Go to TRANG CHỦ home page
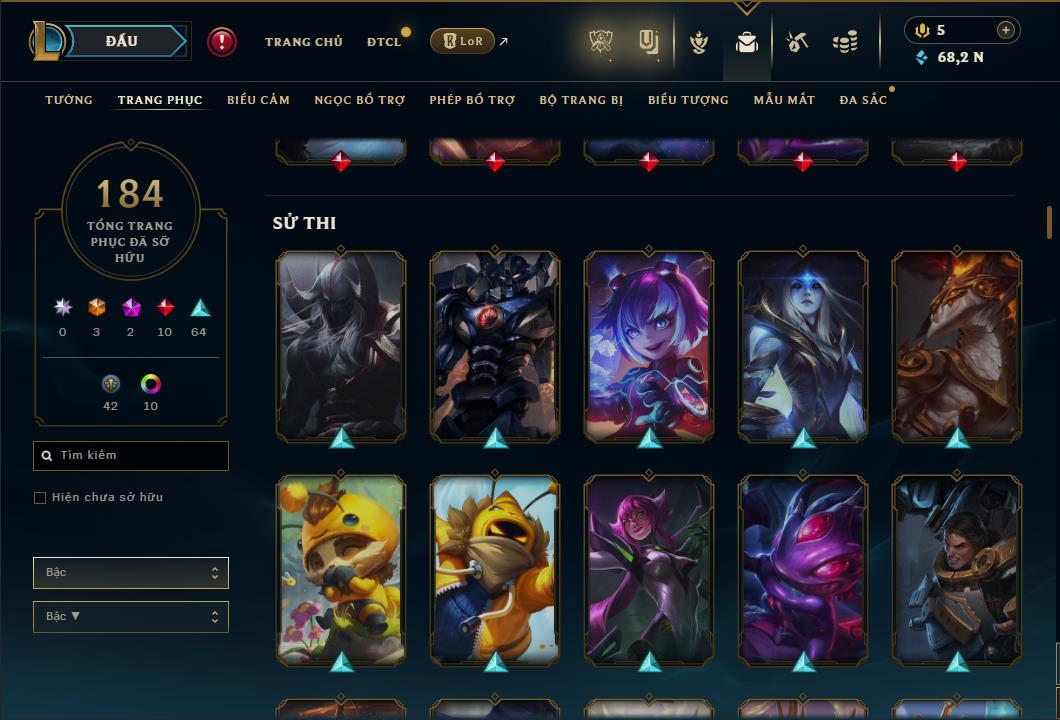Image resolution: width=1060 pixels, height=720 pixels. point(303,42)
